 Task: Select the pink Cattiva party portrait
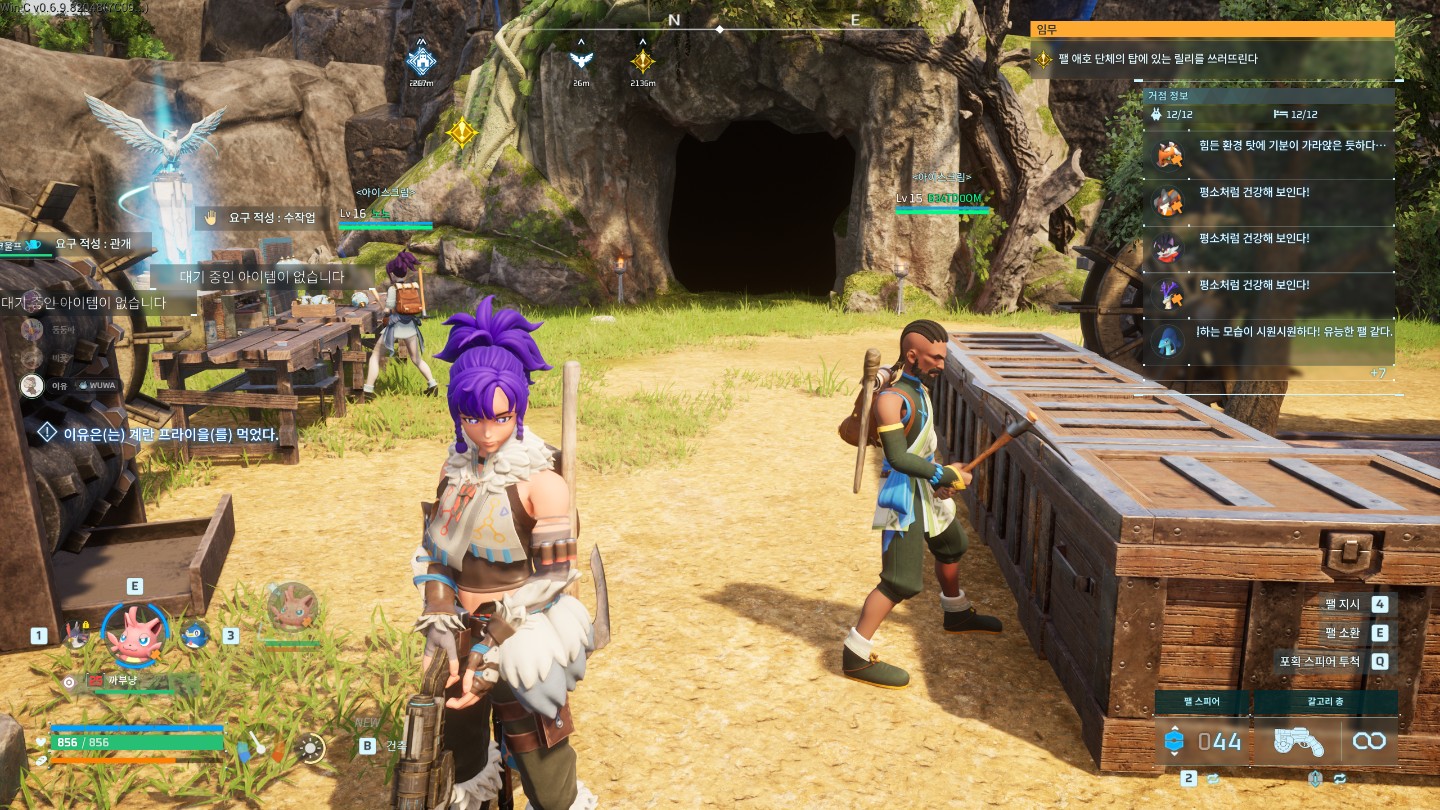coord(135,635)
